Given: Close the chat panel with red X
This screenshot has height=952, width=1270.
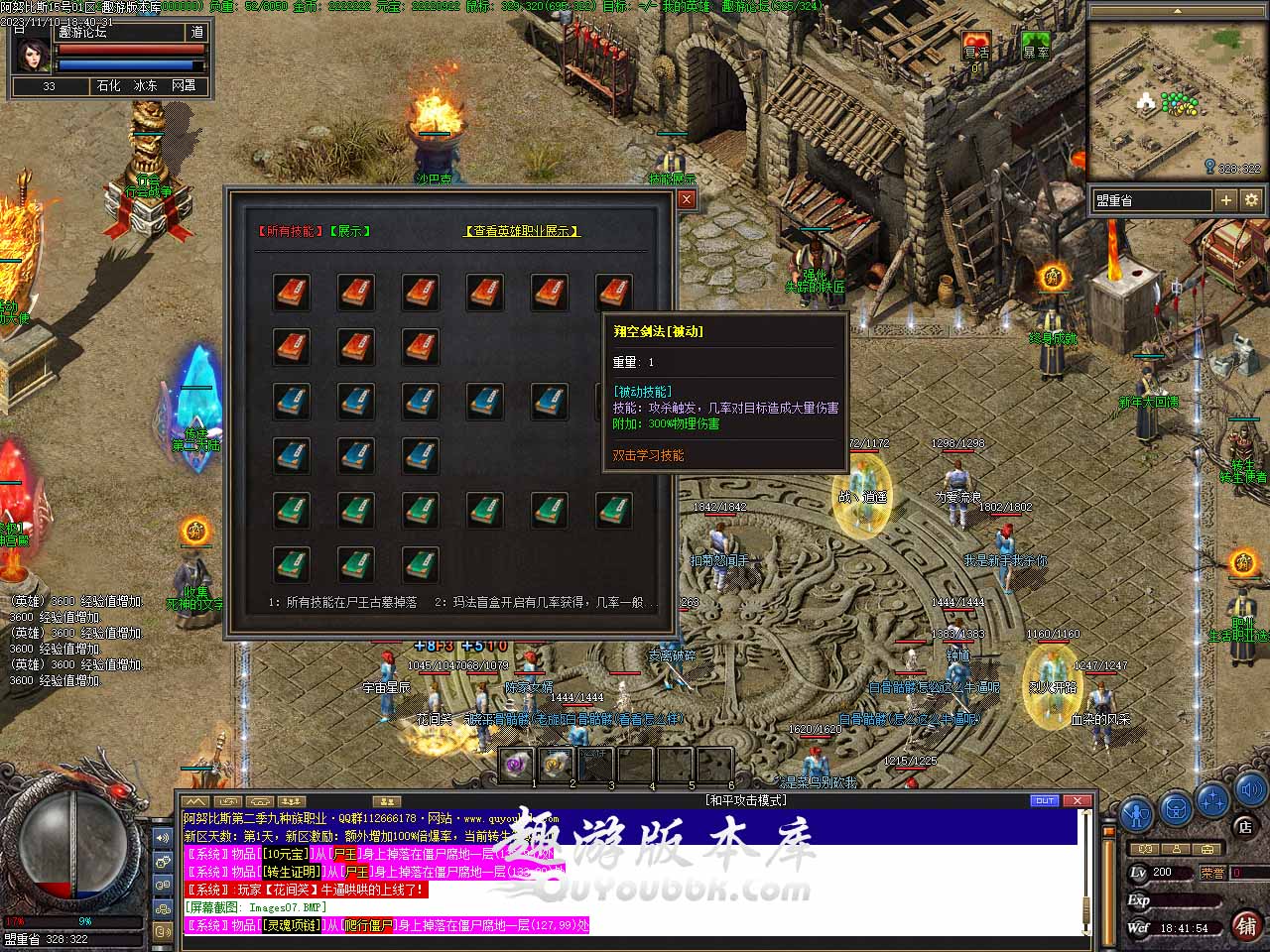Looking at the screenshot, I should (1077, 800).
